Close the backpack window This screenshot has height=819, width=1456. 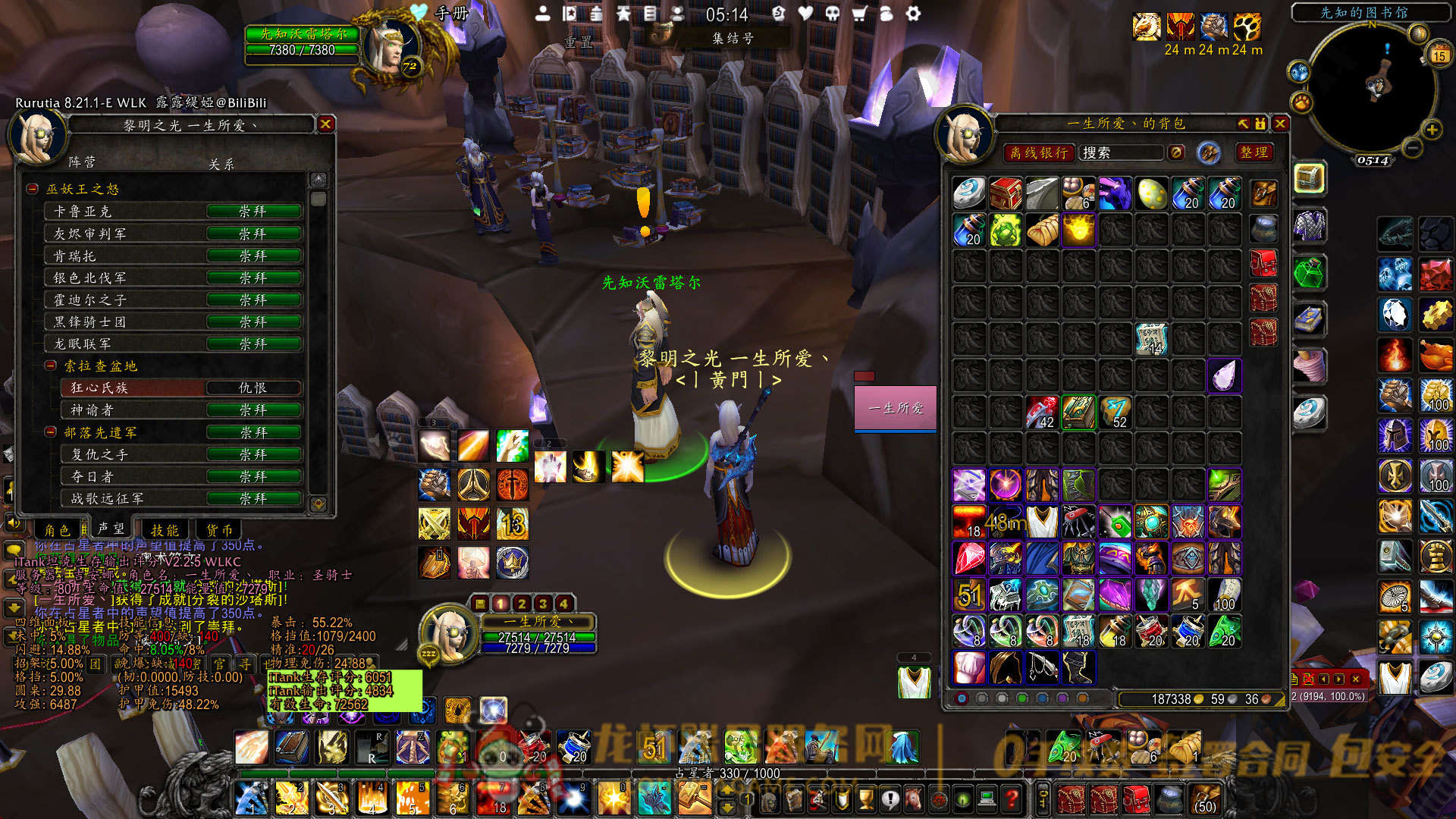[x=1280, y=124]
